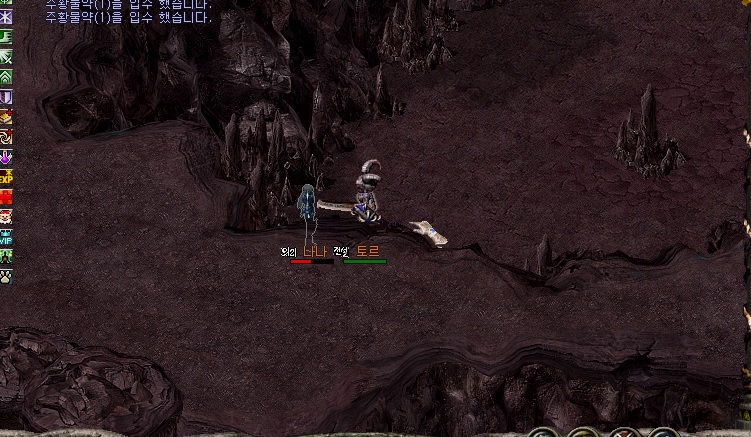Click the swirl spiral buff icon
The image size is (751, 437).
[x=6, y=137]
